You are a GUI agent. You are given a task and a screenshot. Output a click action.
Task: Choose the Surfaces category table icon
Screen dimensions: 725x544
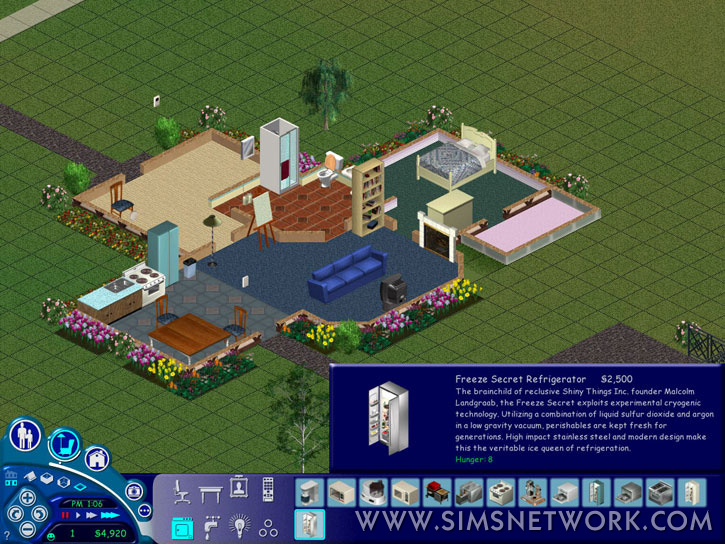tap(210, 490)
